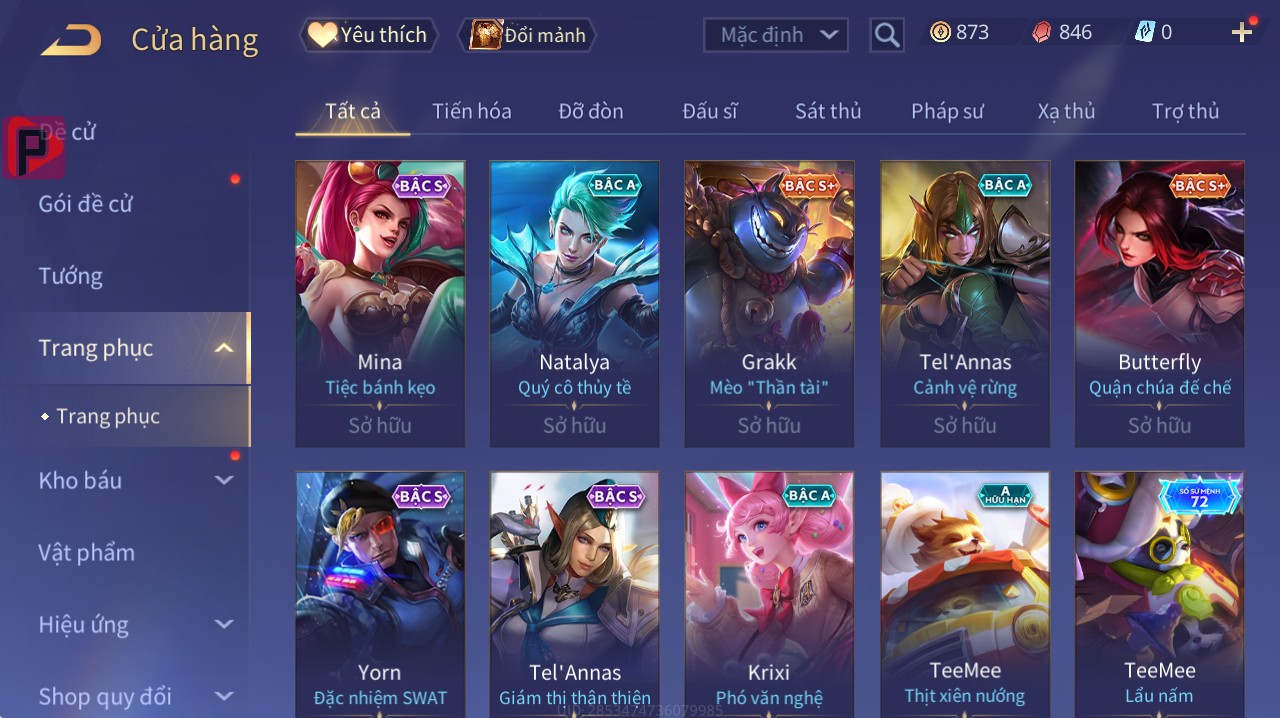This screenshot has width=1280, height=718.
Task: Add currency with the plus button
Action: point(1242,33)
